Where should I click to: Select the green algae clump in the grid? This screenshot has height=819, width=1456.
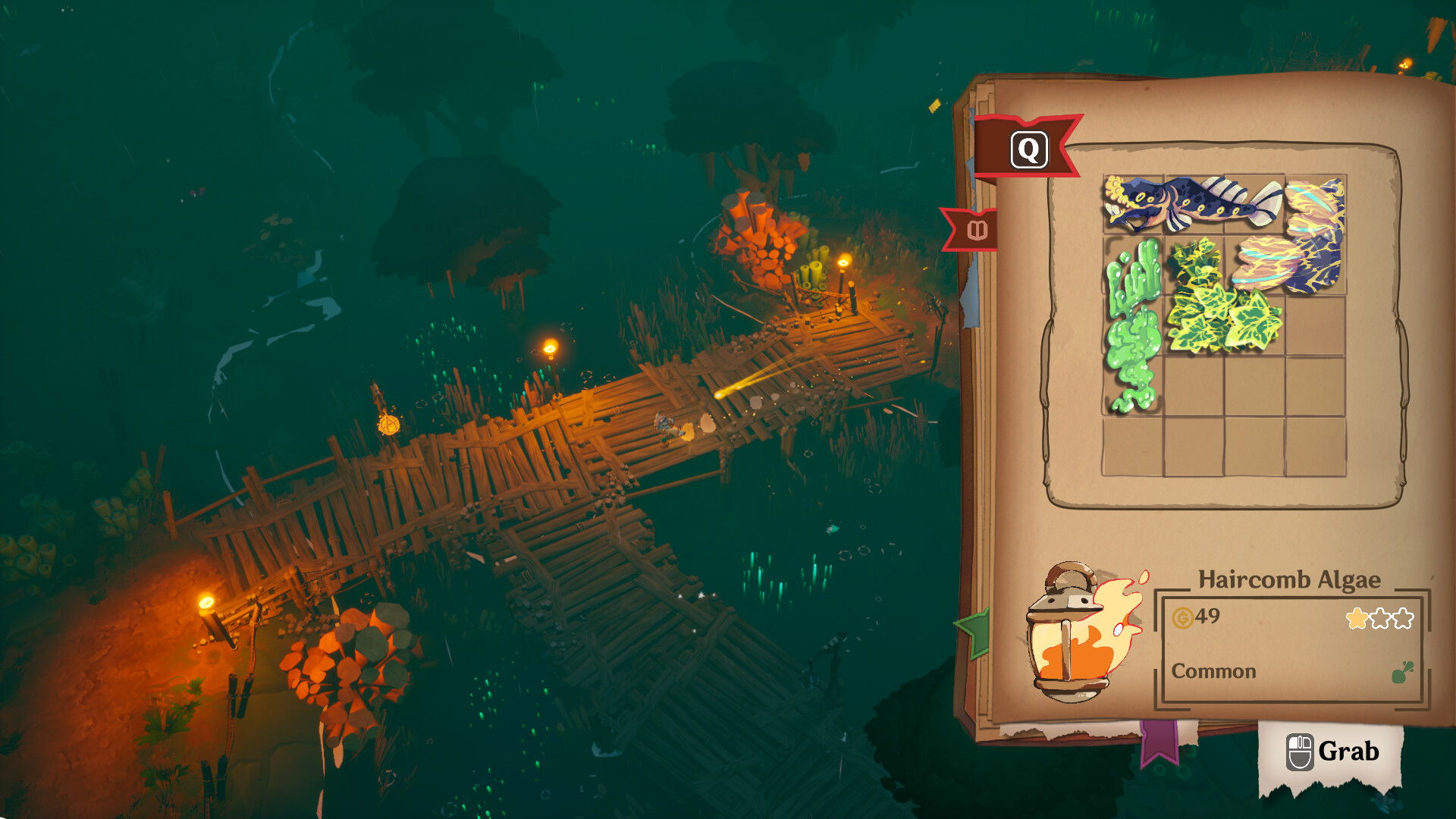click(1134, 334)
